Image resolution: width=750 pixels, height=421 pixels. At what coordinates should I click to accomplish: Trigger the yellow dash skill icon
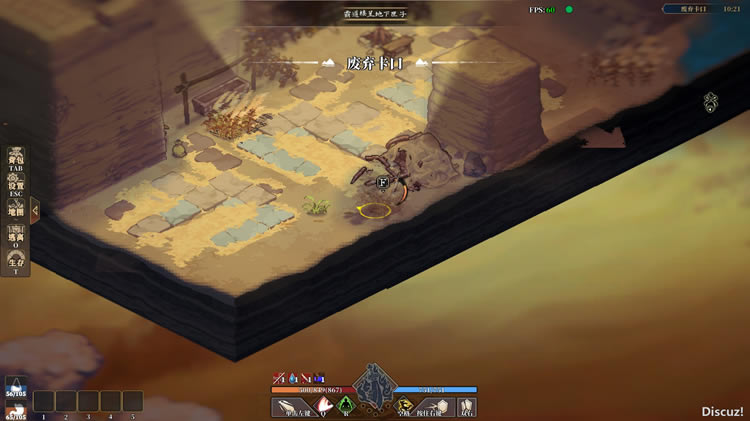click(404, 406)
